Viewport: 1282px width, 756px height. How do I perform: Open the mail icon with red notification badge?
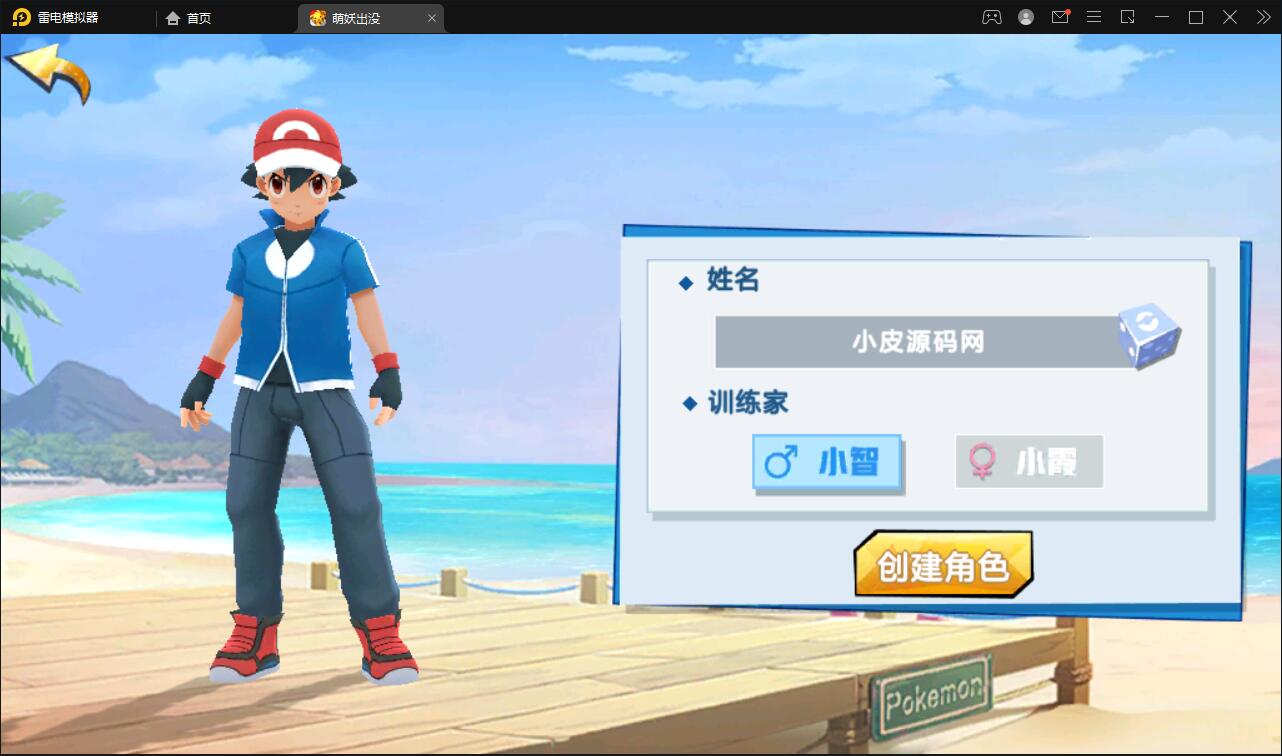(x=1060, y=17)
